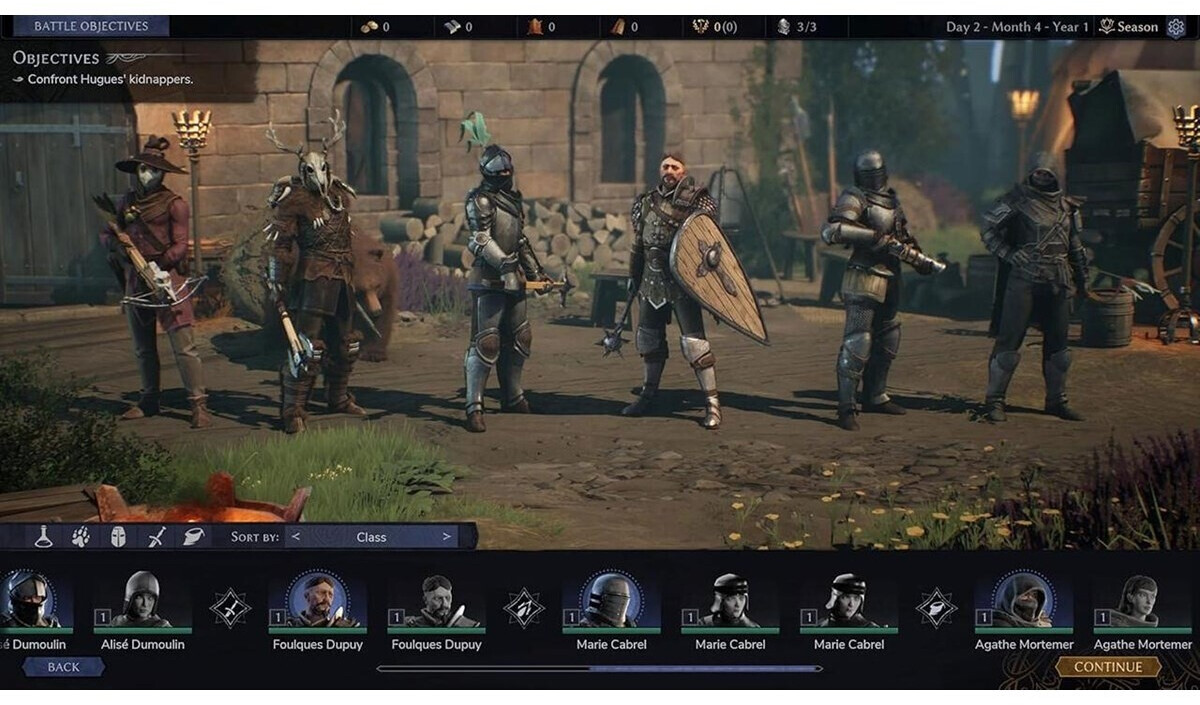Filter roster by the mortar bowl icon

coord(193,537)
